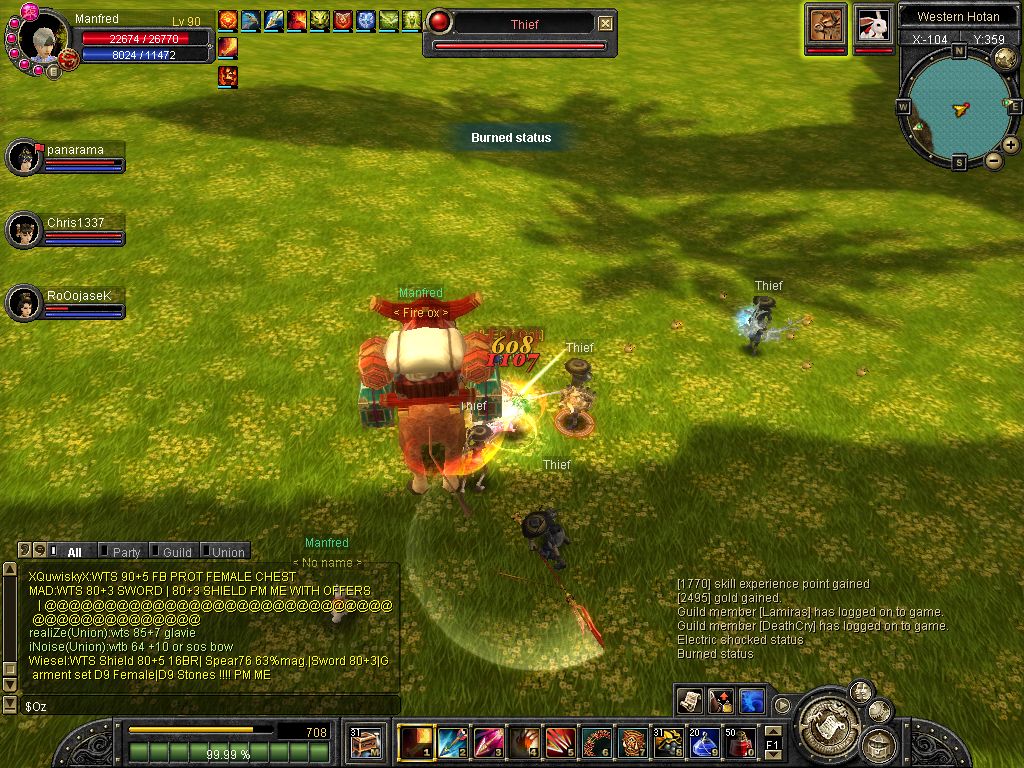
Task: Close the Thief target window
Action: pos(605,24)
